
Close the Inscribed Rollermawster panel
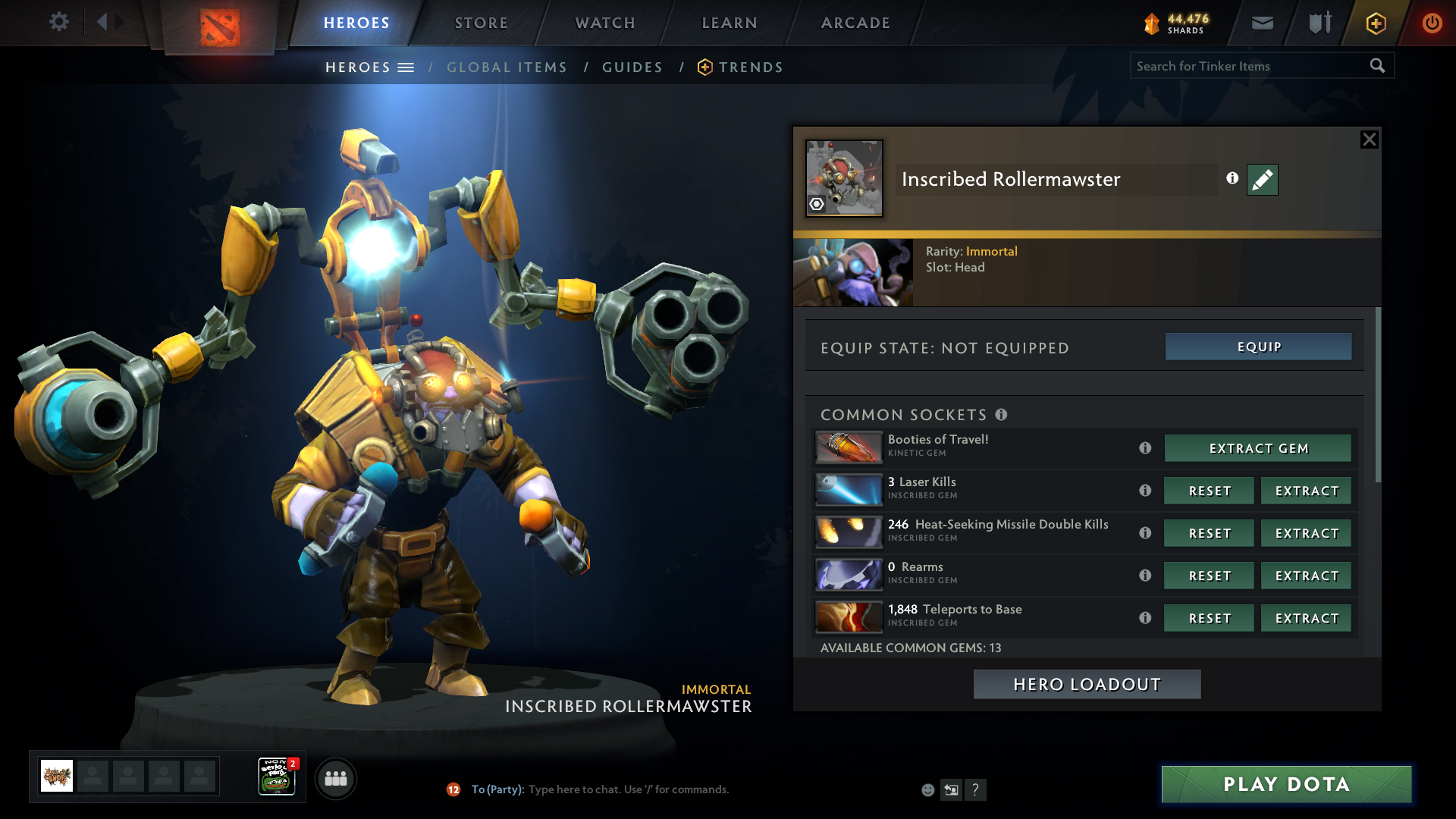[x=1369, y=140]
